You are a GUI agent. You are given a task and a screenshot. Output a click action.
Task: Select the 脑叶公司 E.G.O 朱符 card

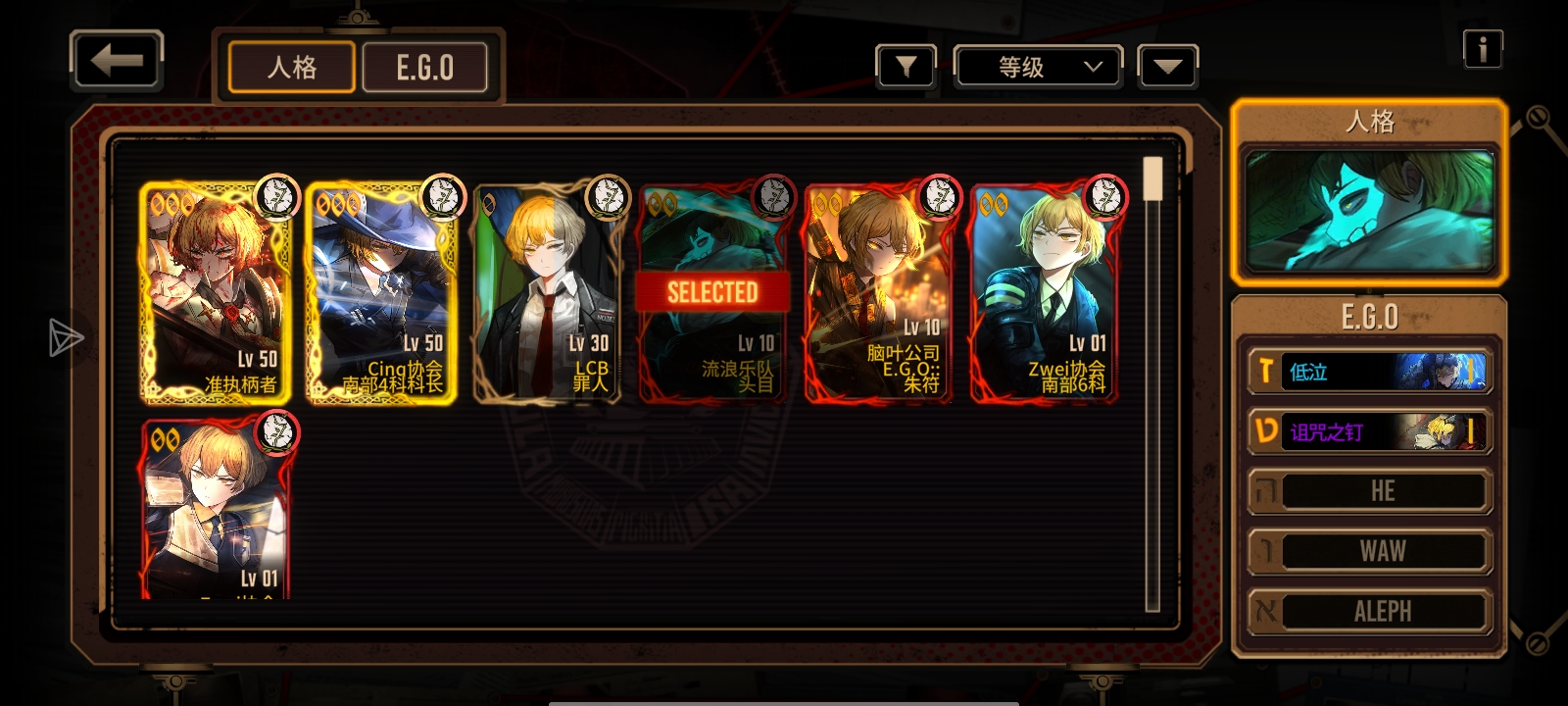[x=878, y=293]
